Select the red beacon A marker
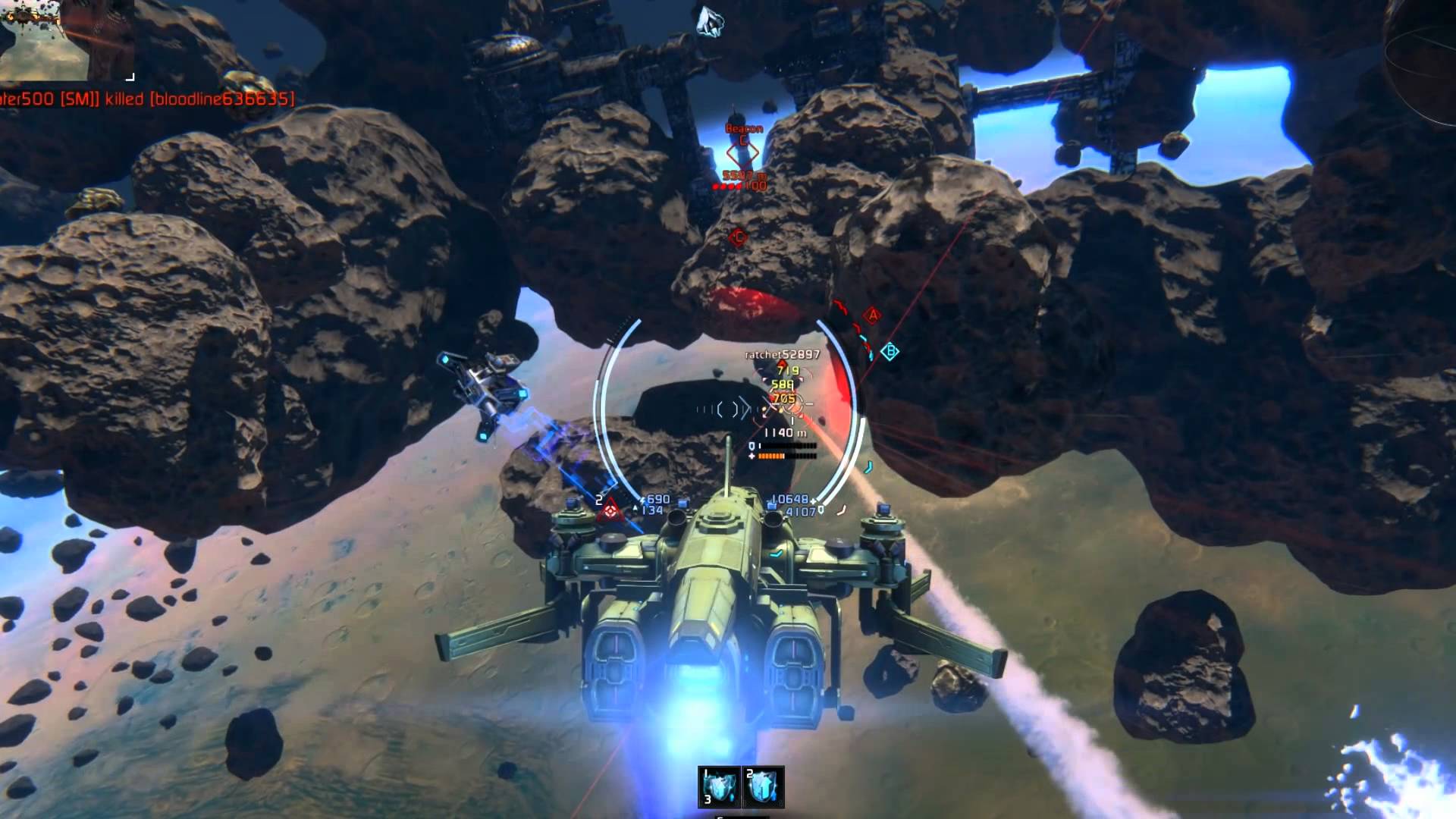The width and height of the screenshot is (1456, 819). [x=873, y=315]
